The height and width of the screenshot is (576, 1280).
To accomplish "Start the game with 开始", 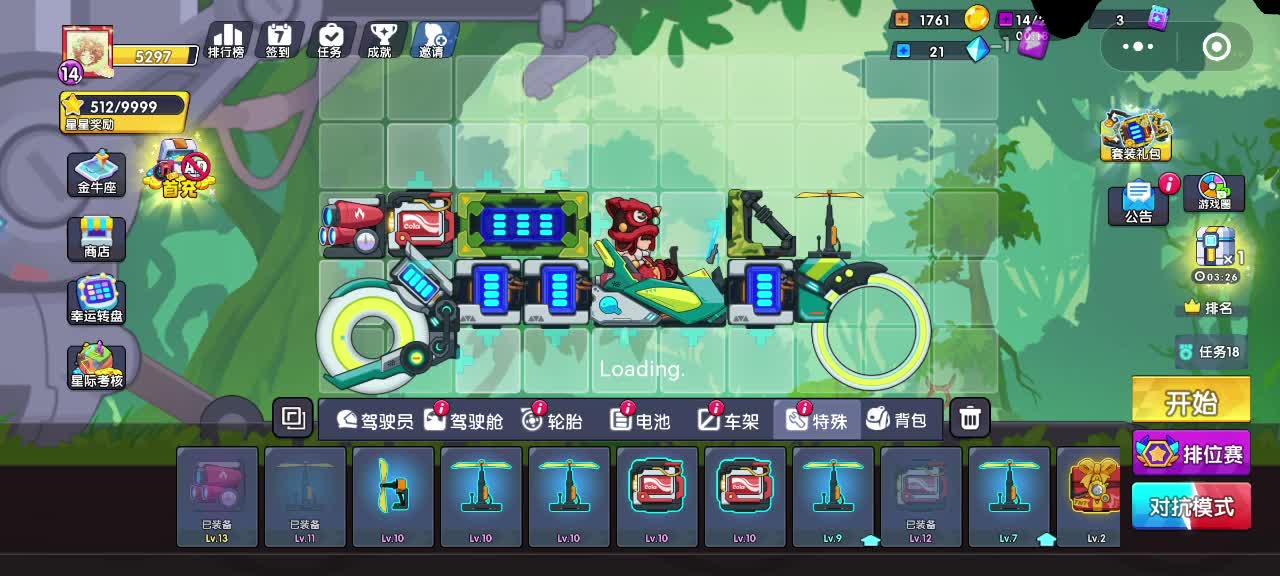I will click(x=1191, y=402).
